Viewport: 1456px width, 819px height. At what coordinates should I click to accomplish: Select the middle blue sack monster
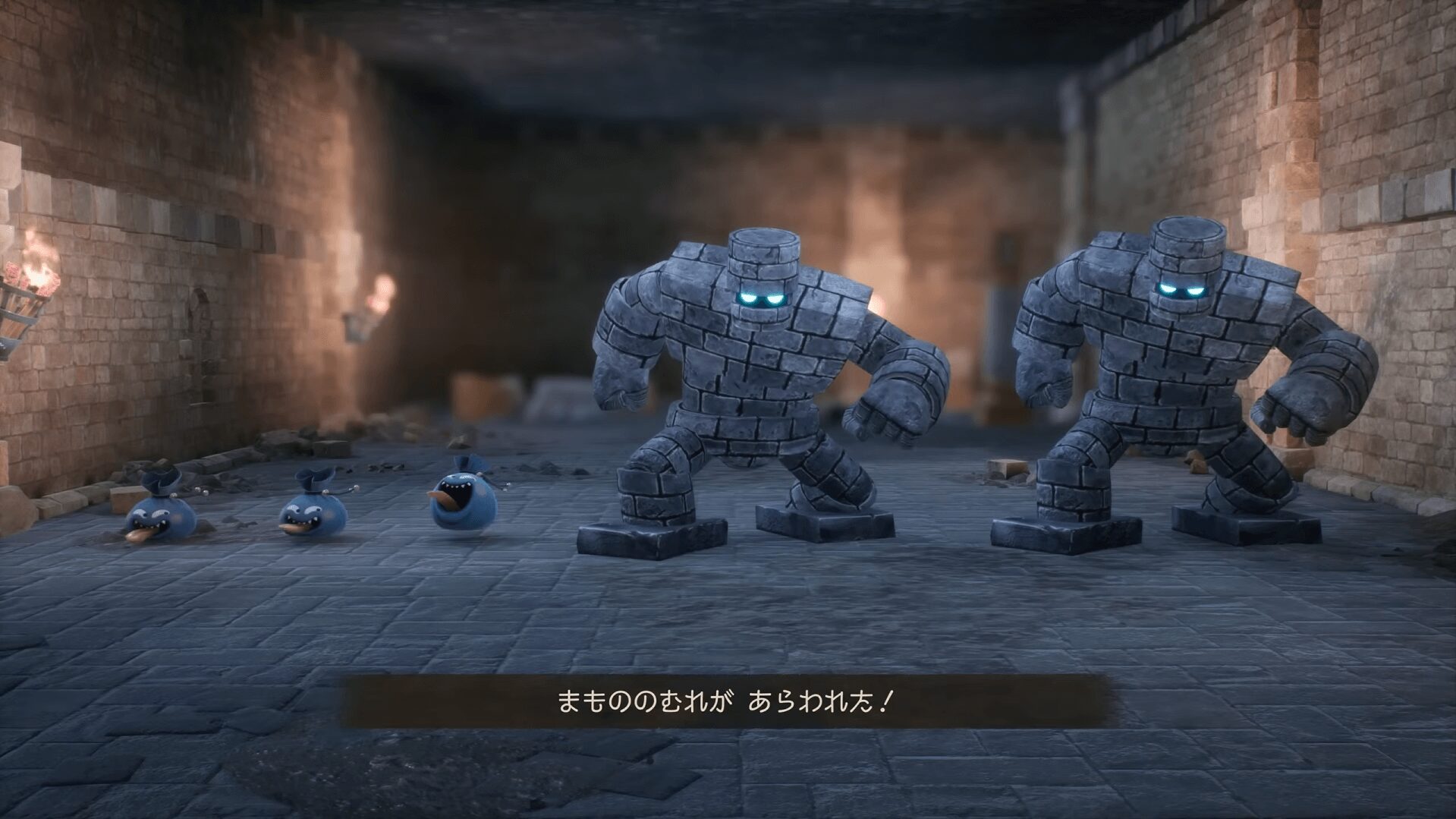(311, 509)
